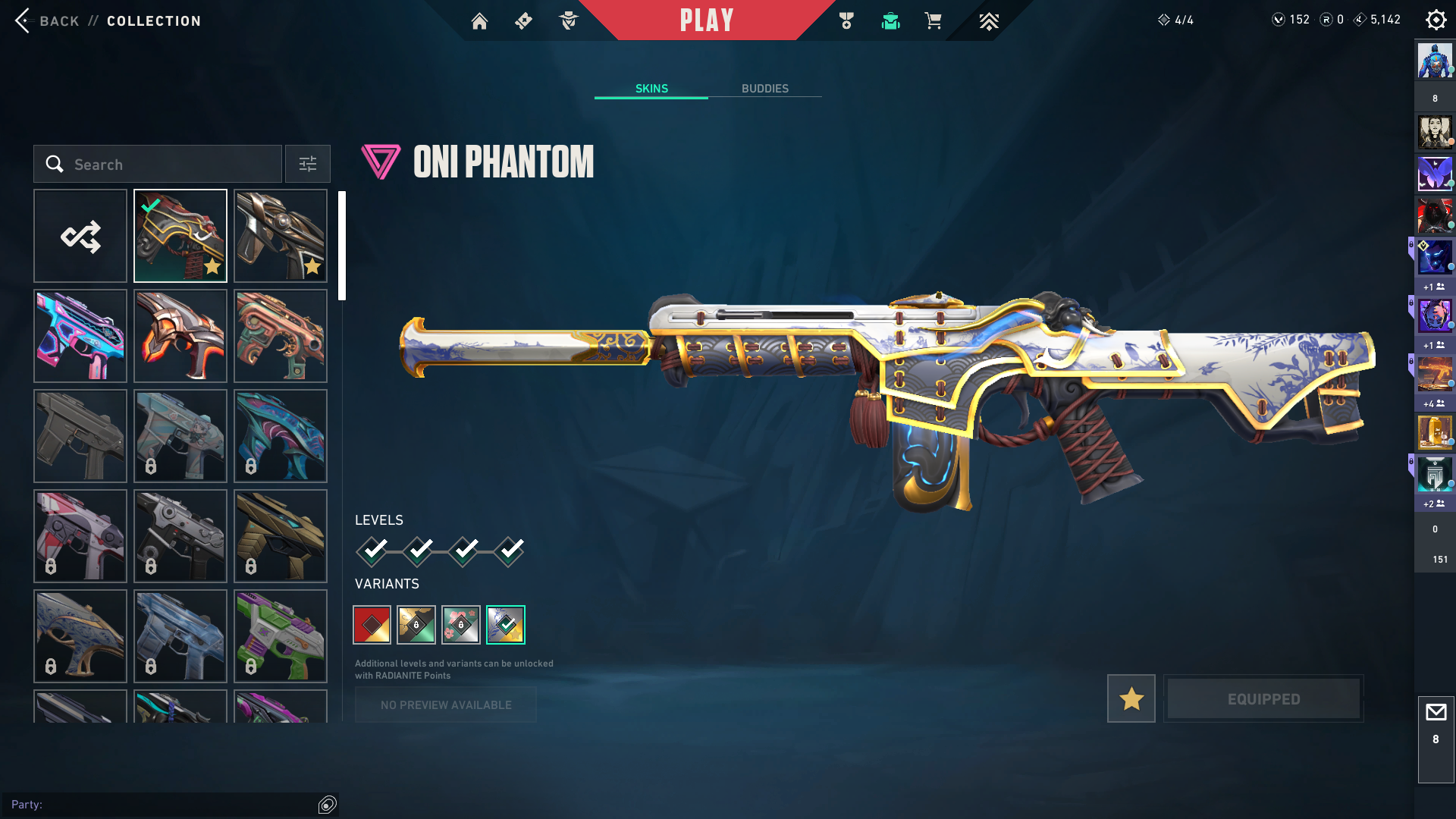The width and height of the screenshot is (1456, 819).
Task: Select the green and purple toy Phantom skin
Action: [281, 637]
